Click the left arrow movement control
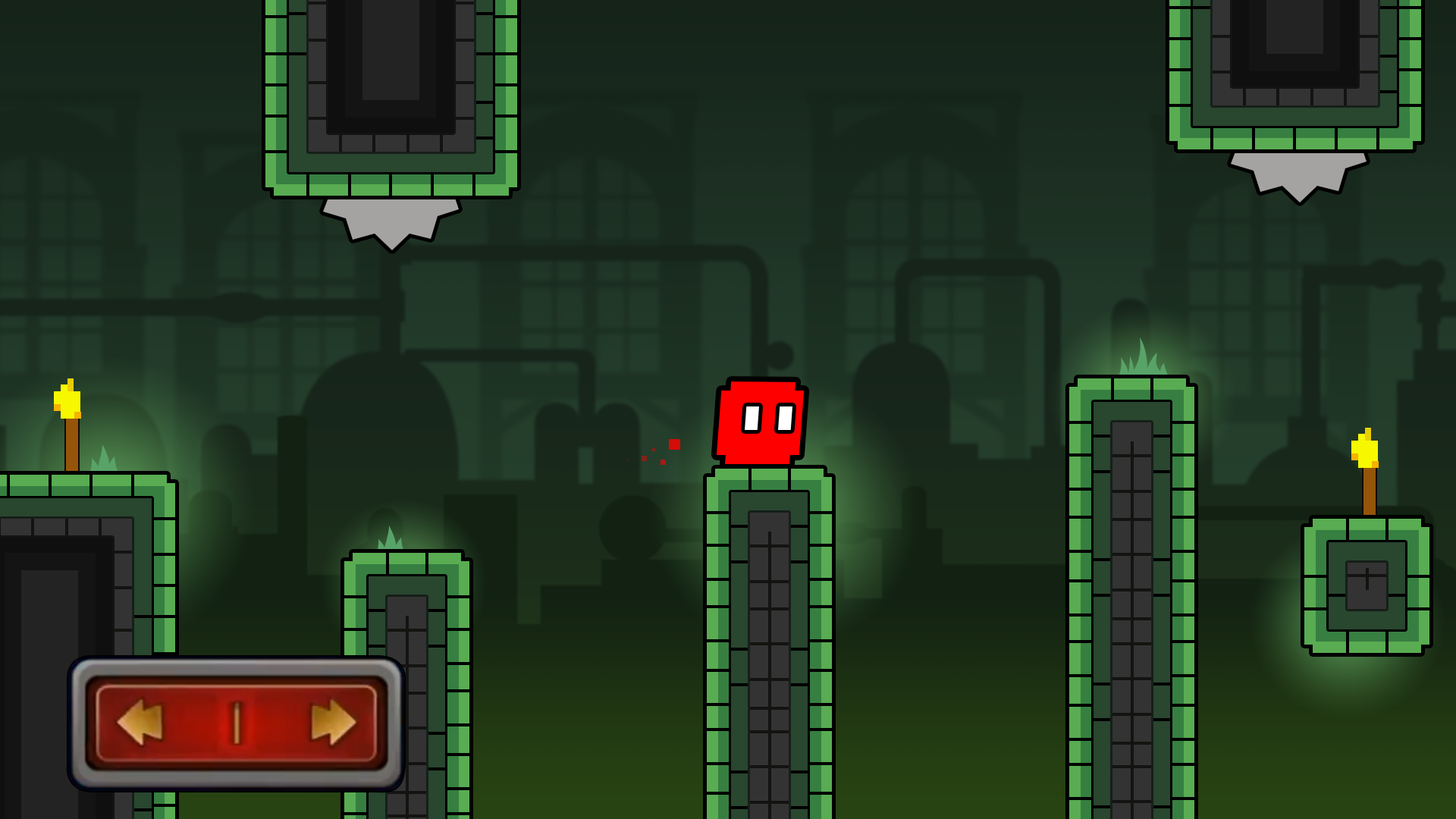Screen dimensions: 1456x819 pos(140,722)
